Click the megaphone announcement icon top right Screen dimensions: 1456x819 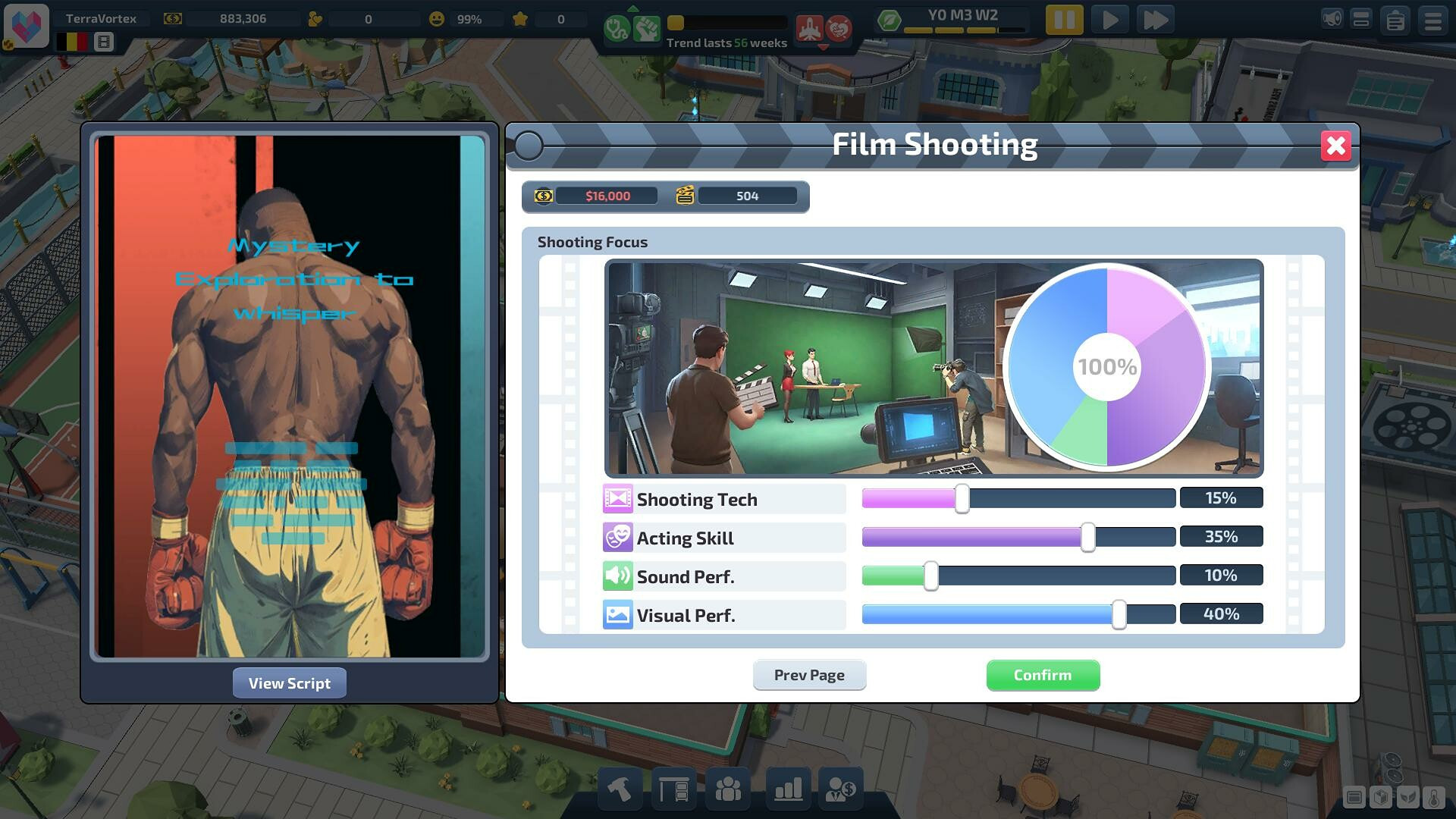pyautogui.click(x=1332, y=18)
